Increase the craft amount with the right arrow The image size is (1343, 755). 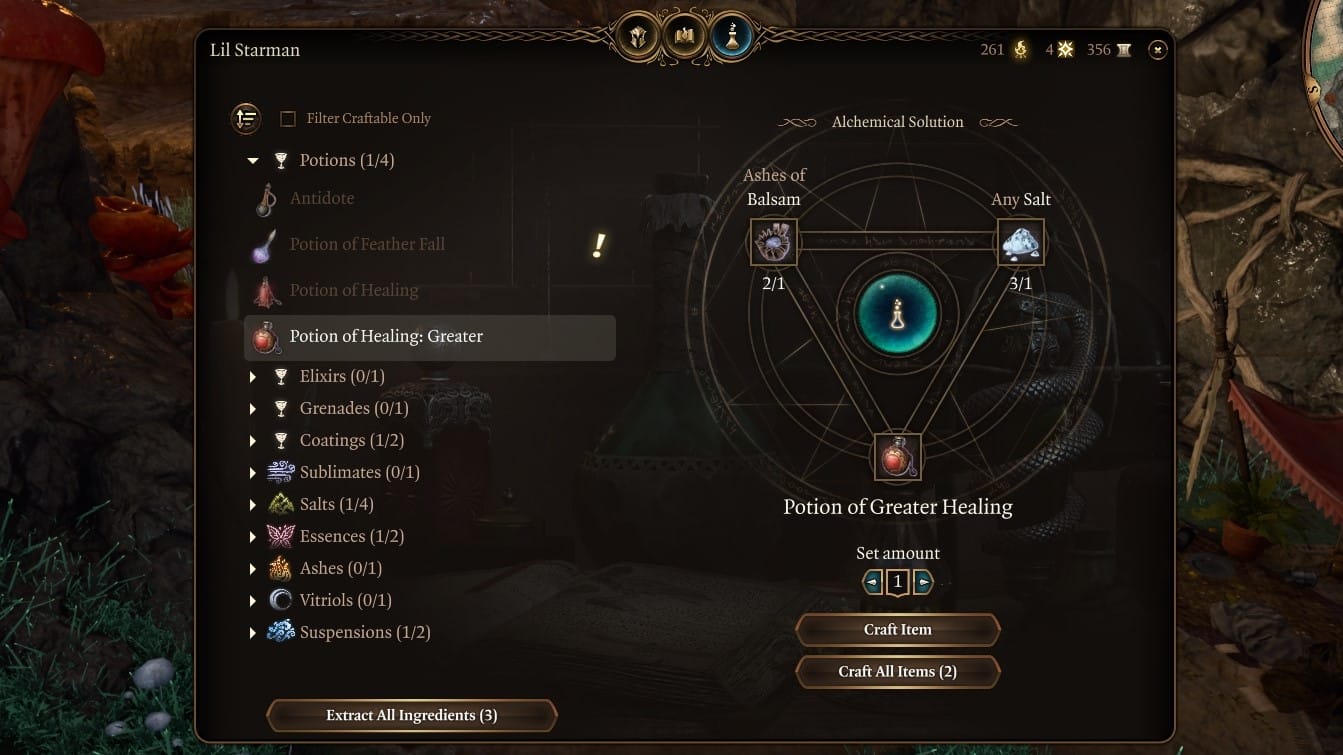(924, 581)
